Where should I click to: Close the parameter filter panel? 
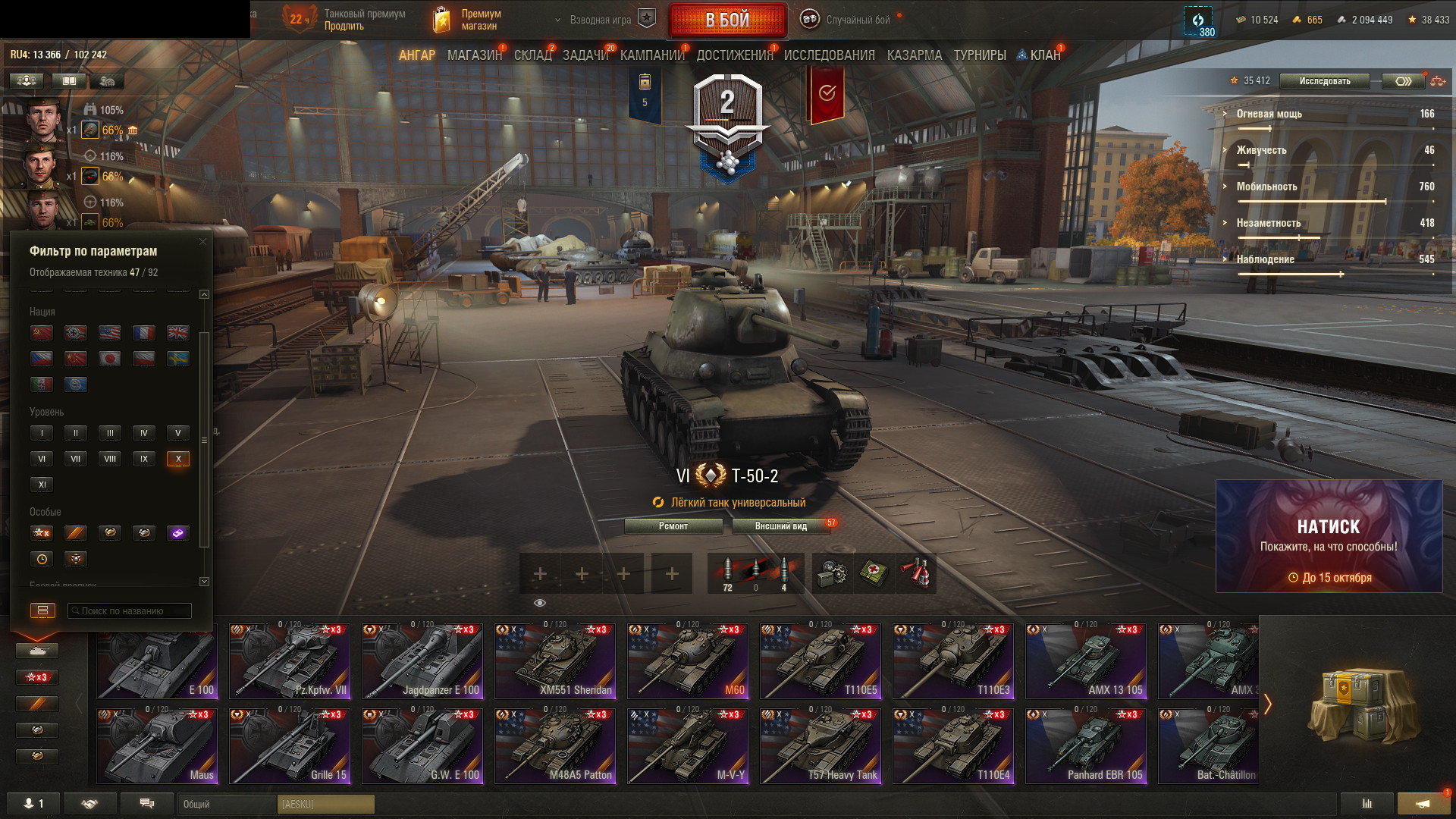(x=202, y=242)
